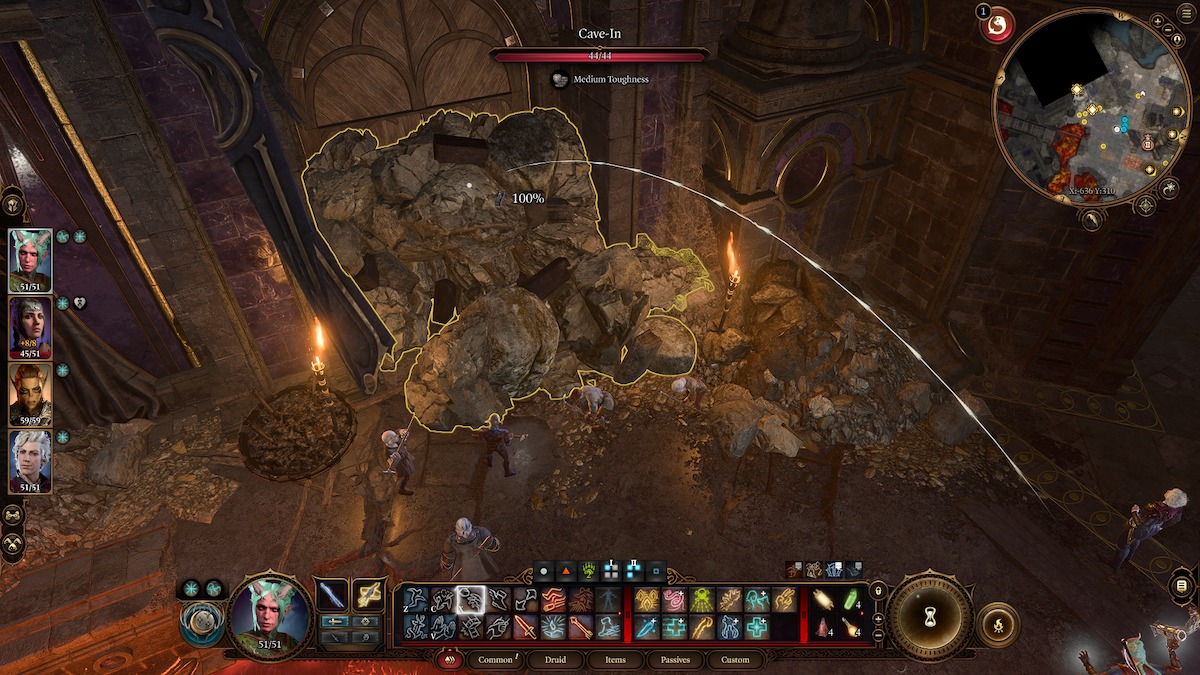The width and height of the screenshot is (1200, 675).
Task: Activate the red sword attack icon
Action: [x=526, y=627]
